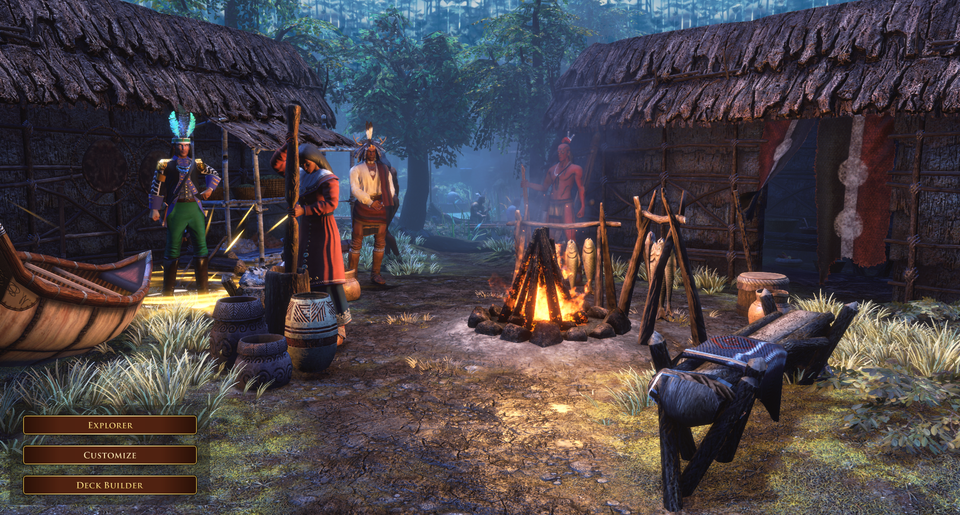Open the Deck Builder
Viewport: 960px width, 515px height.
(110, 485)
